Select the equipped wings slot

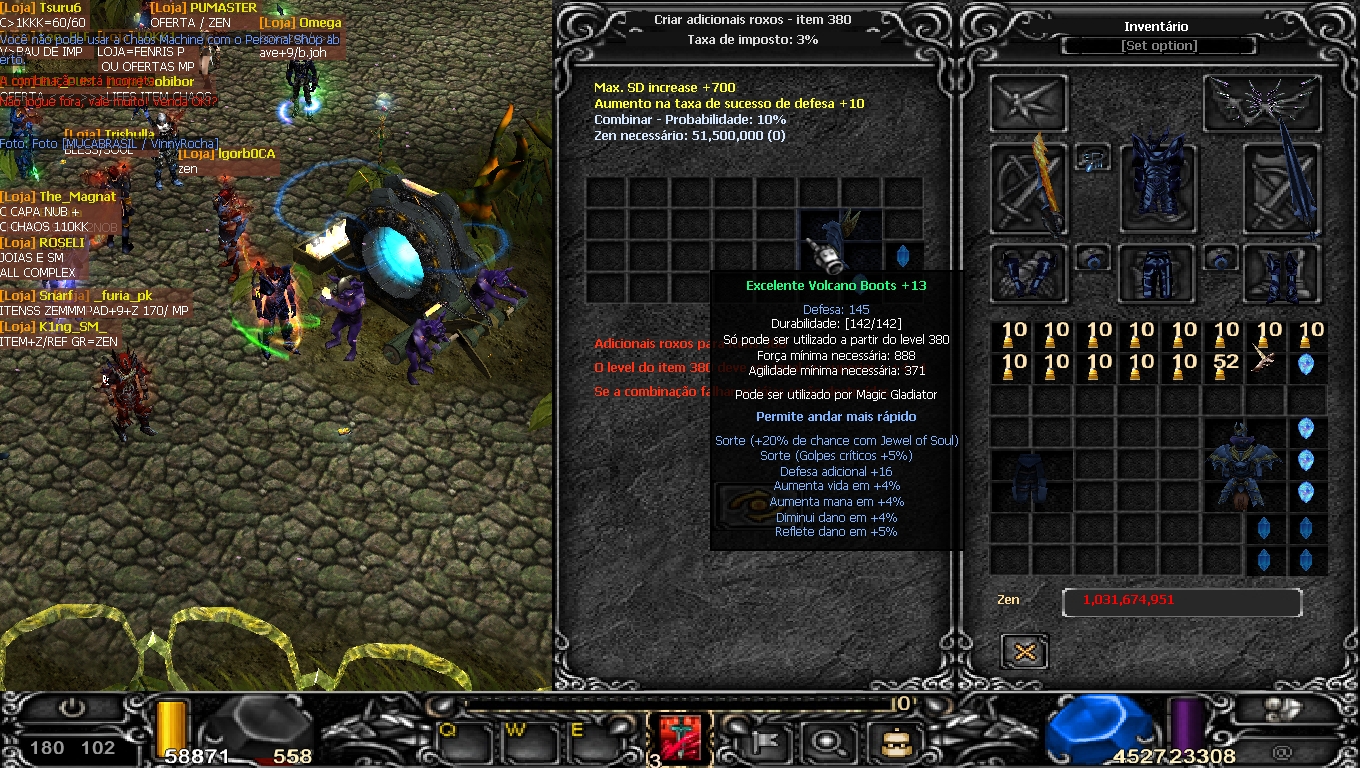coord(1263,103)
